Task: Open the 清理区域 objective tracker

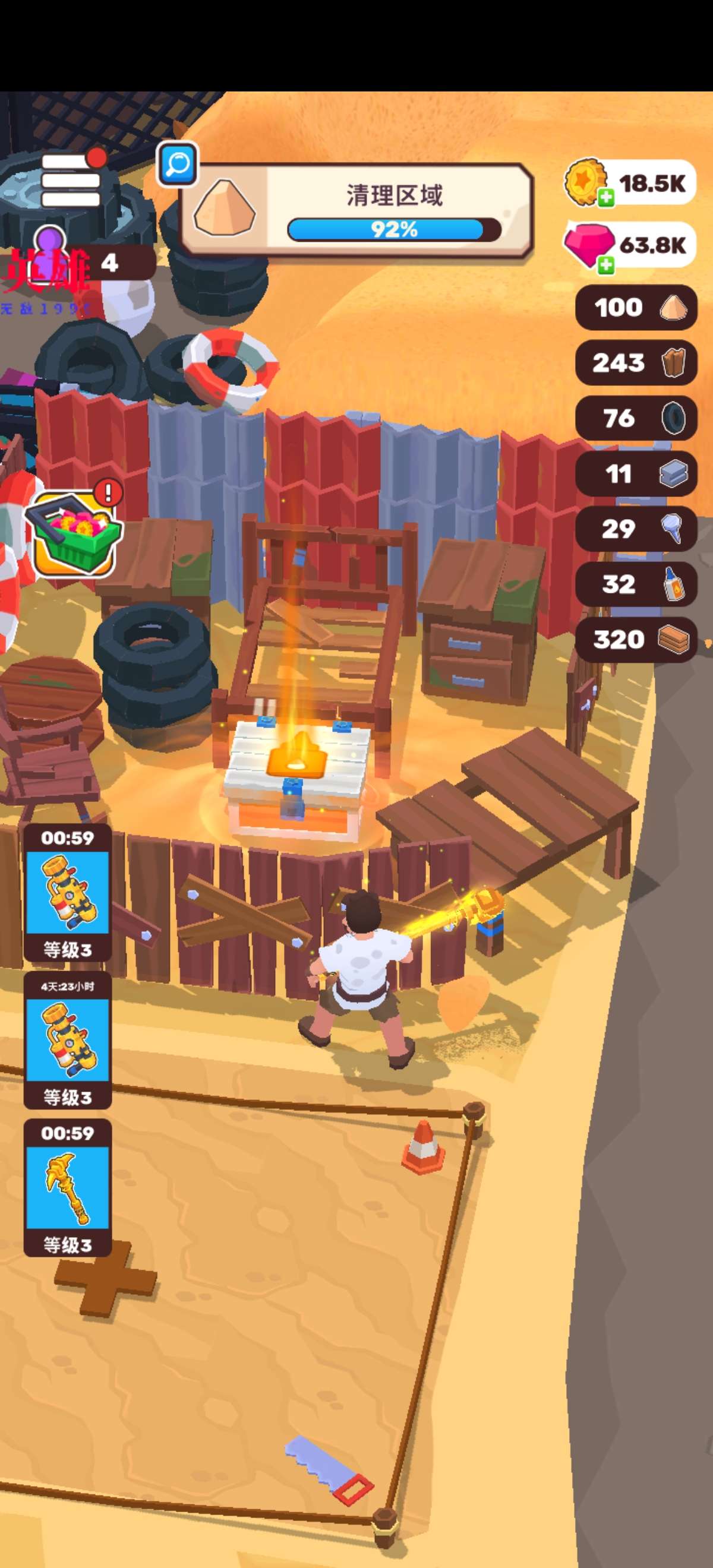Action: click(x=357, y=209)
